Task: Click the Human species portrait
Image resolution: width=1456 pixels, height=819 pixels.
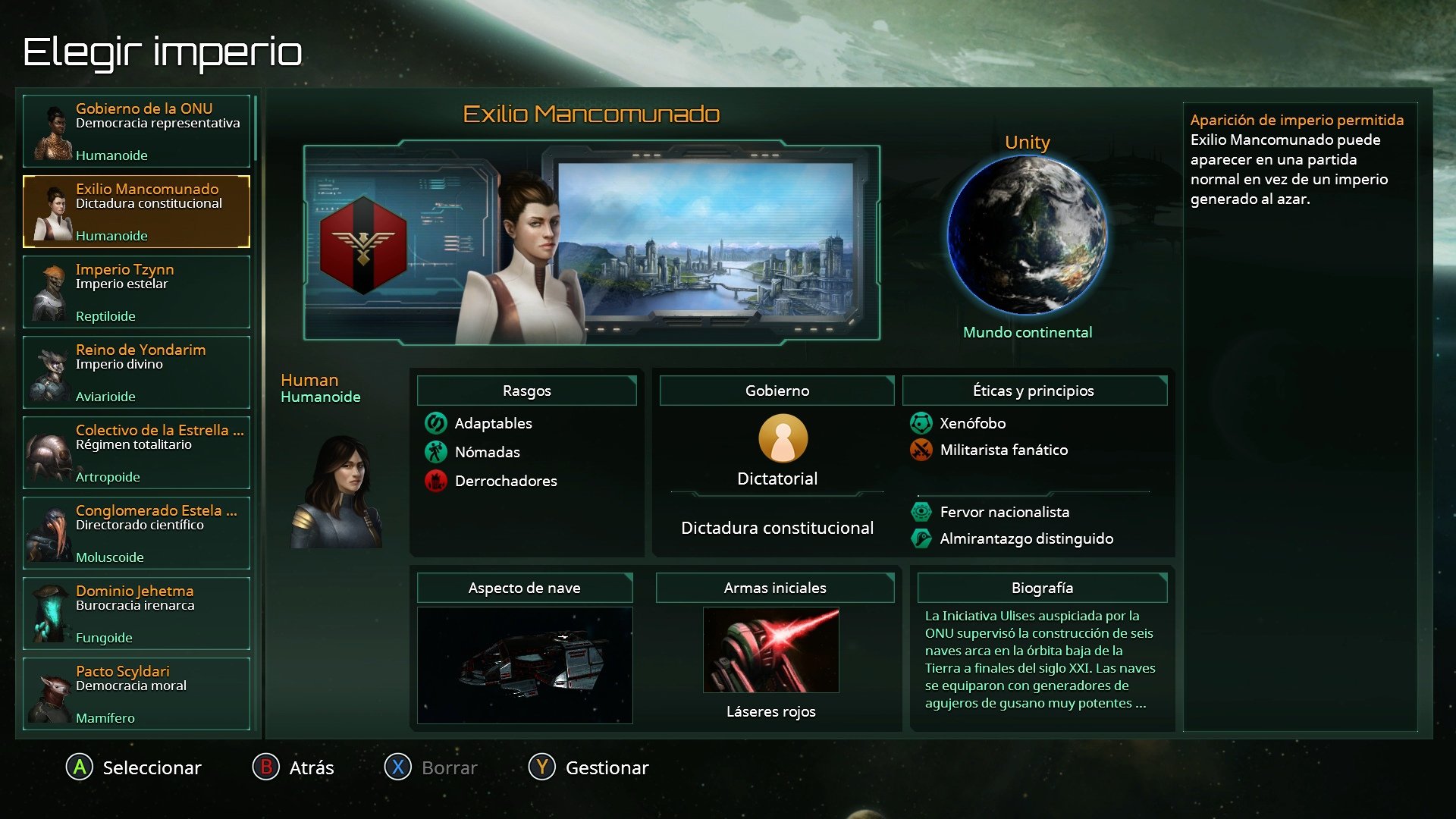Action: 337,492
